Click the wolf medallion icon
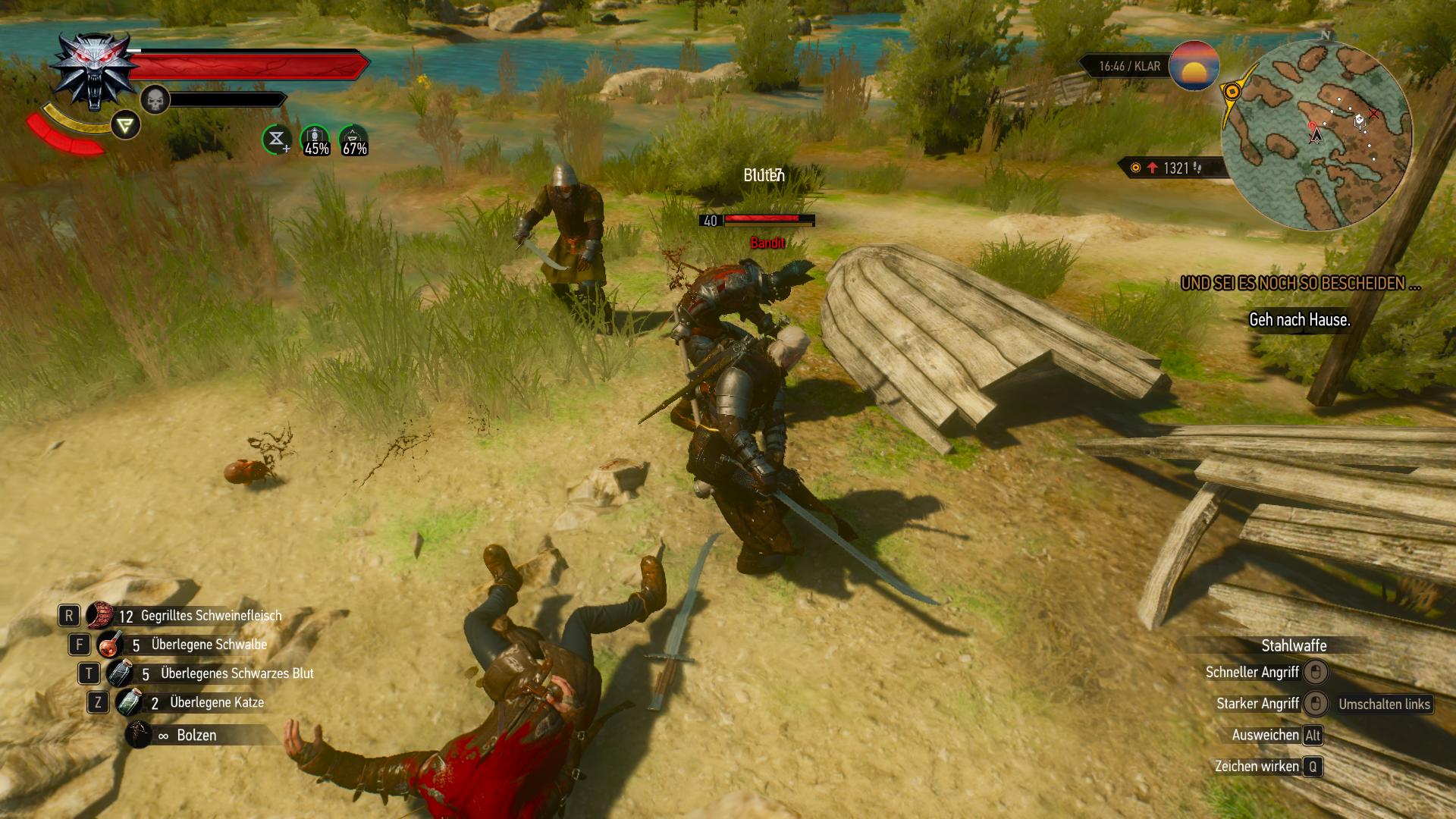Image resolution: width=1456 pixels, height=819 pixels. pos(95,71)
